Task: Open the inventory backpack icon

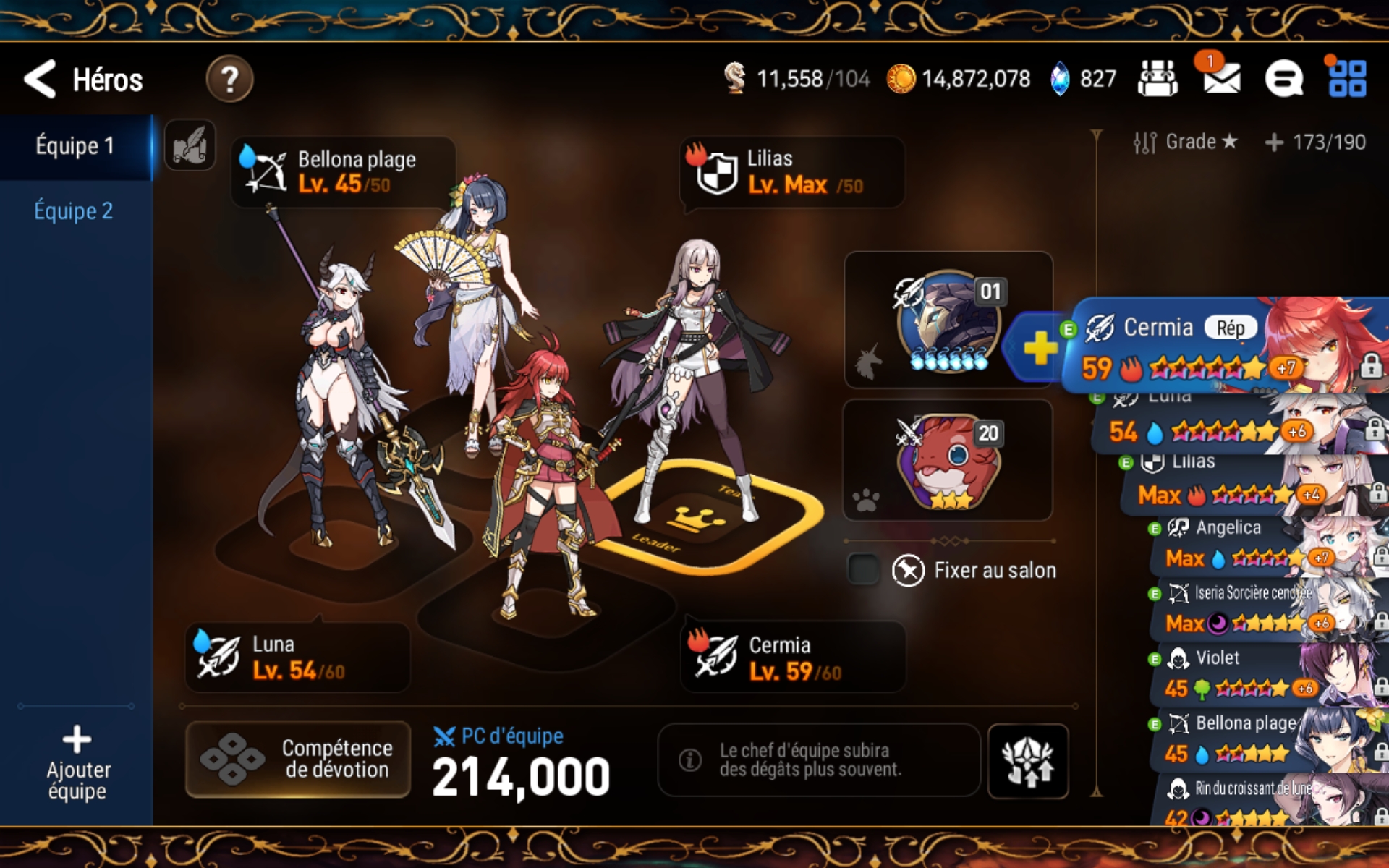Action: 1157,80
